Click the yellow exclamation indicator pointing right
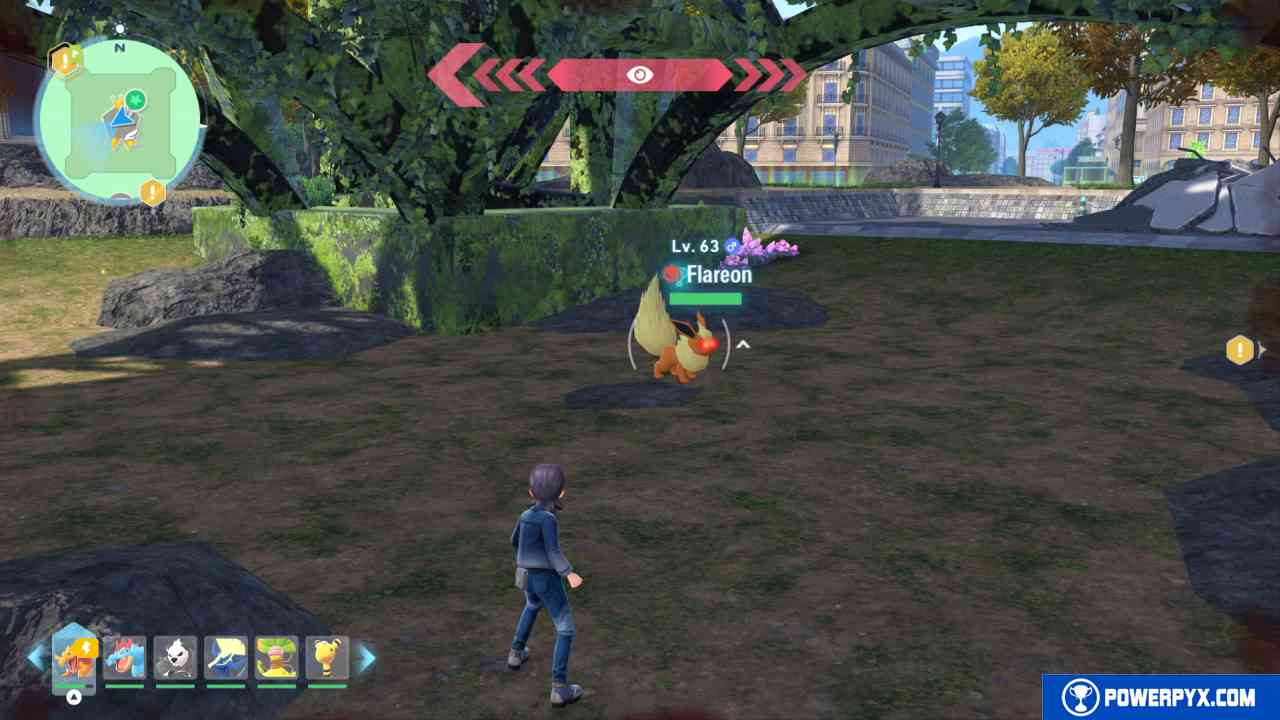This screenshot has width=1280, height=720. pos(1241,350)
